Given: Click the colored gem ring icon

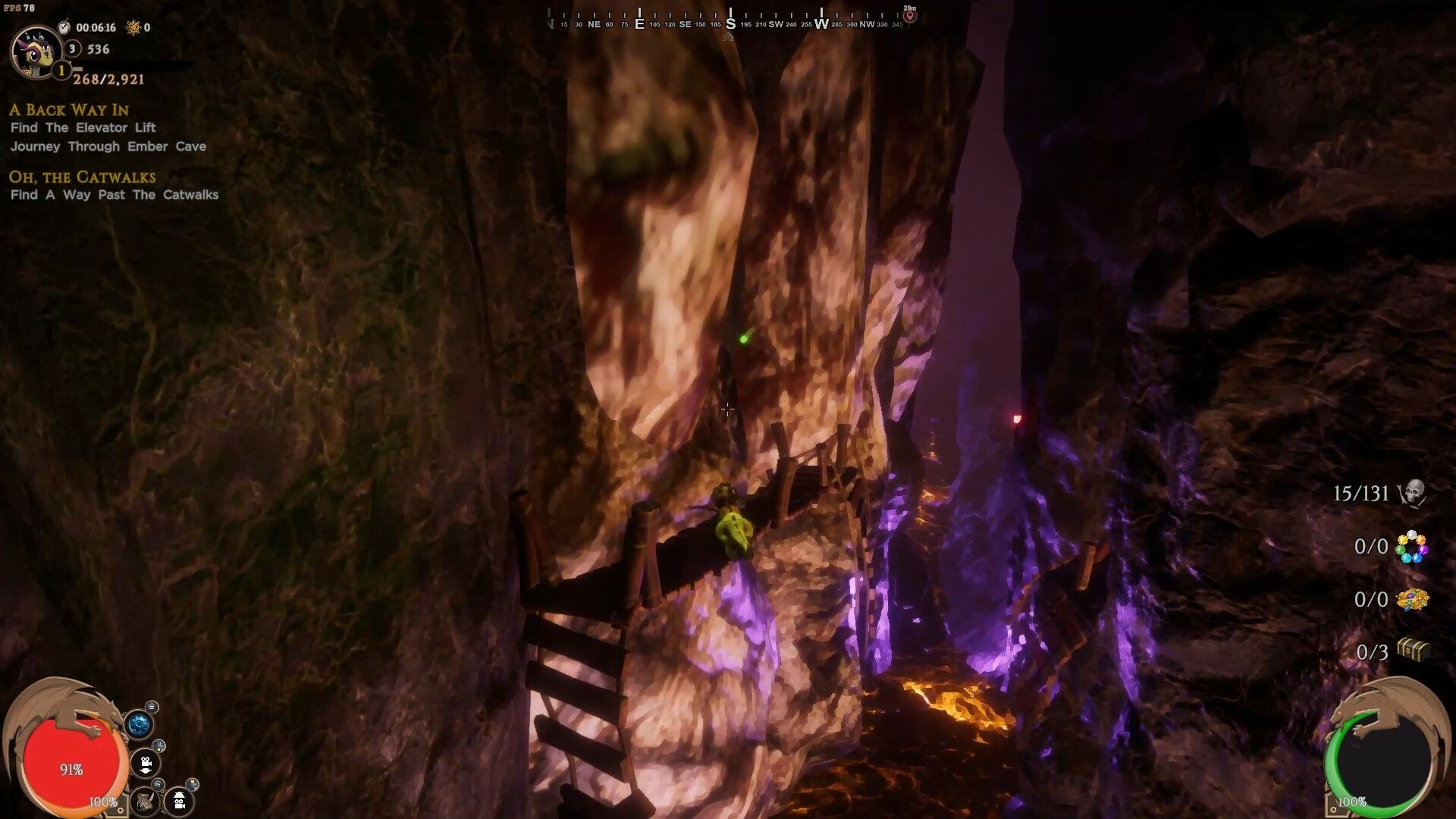Looking at the screenshot, I should pos(1411,547).
